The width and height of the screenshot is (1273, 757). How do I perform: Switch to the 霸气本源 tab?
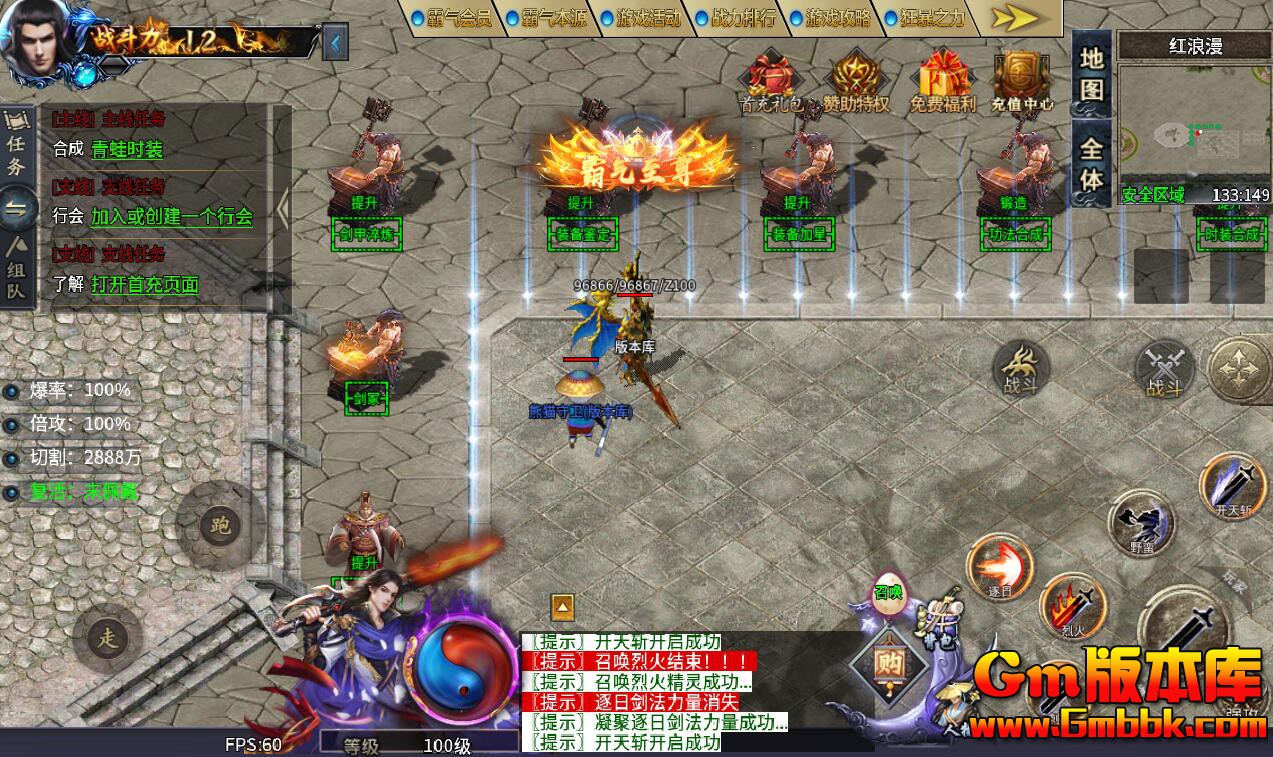(548, 18)
